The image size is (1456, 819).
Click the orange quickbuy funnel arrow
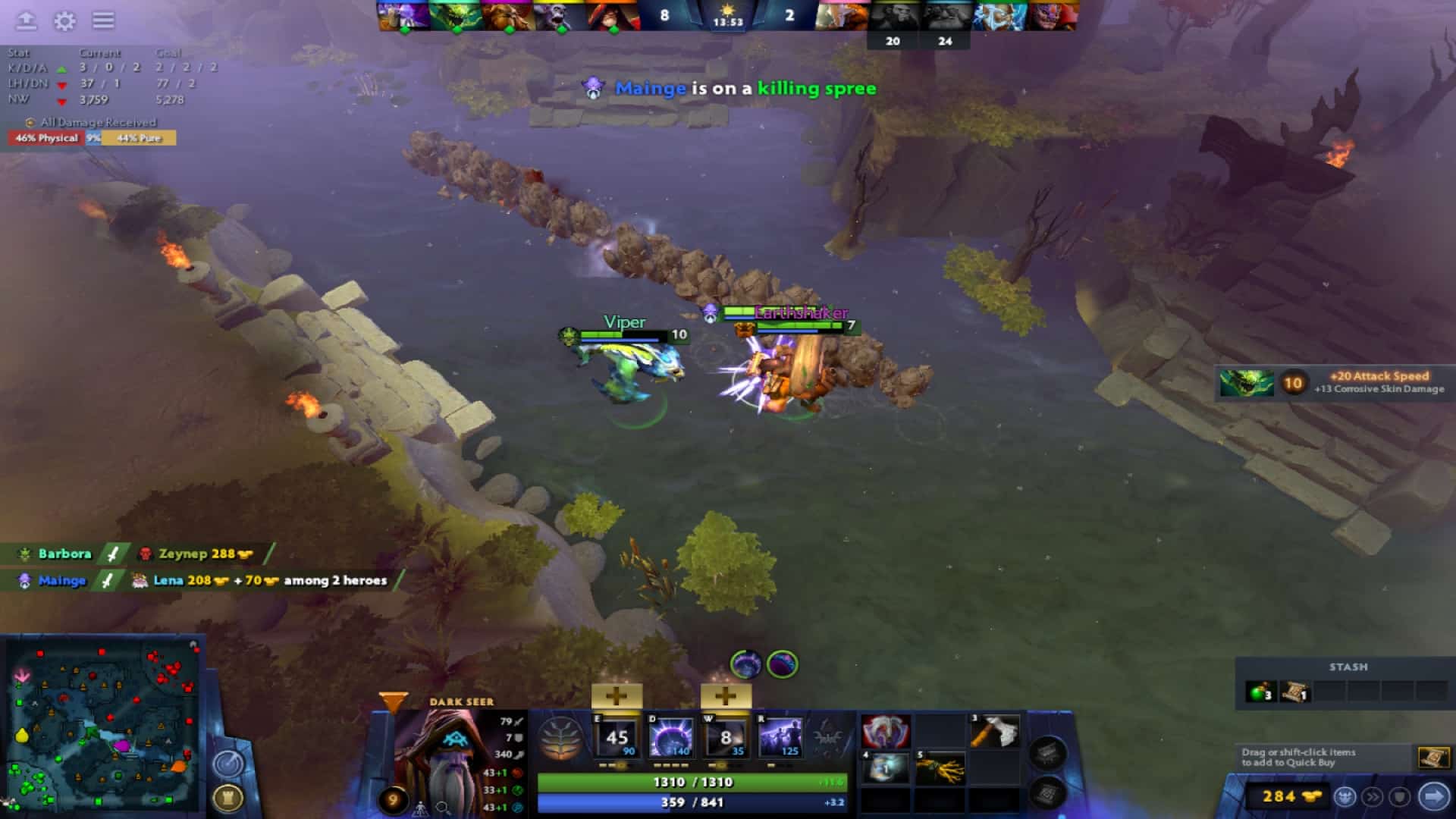(x=394, y=703)
